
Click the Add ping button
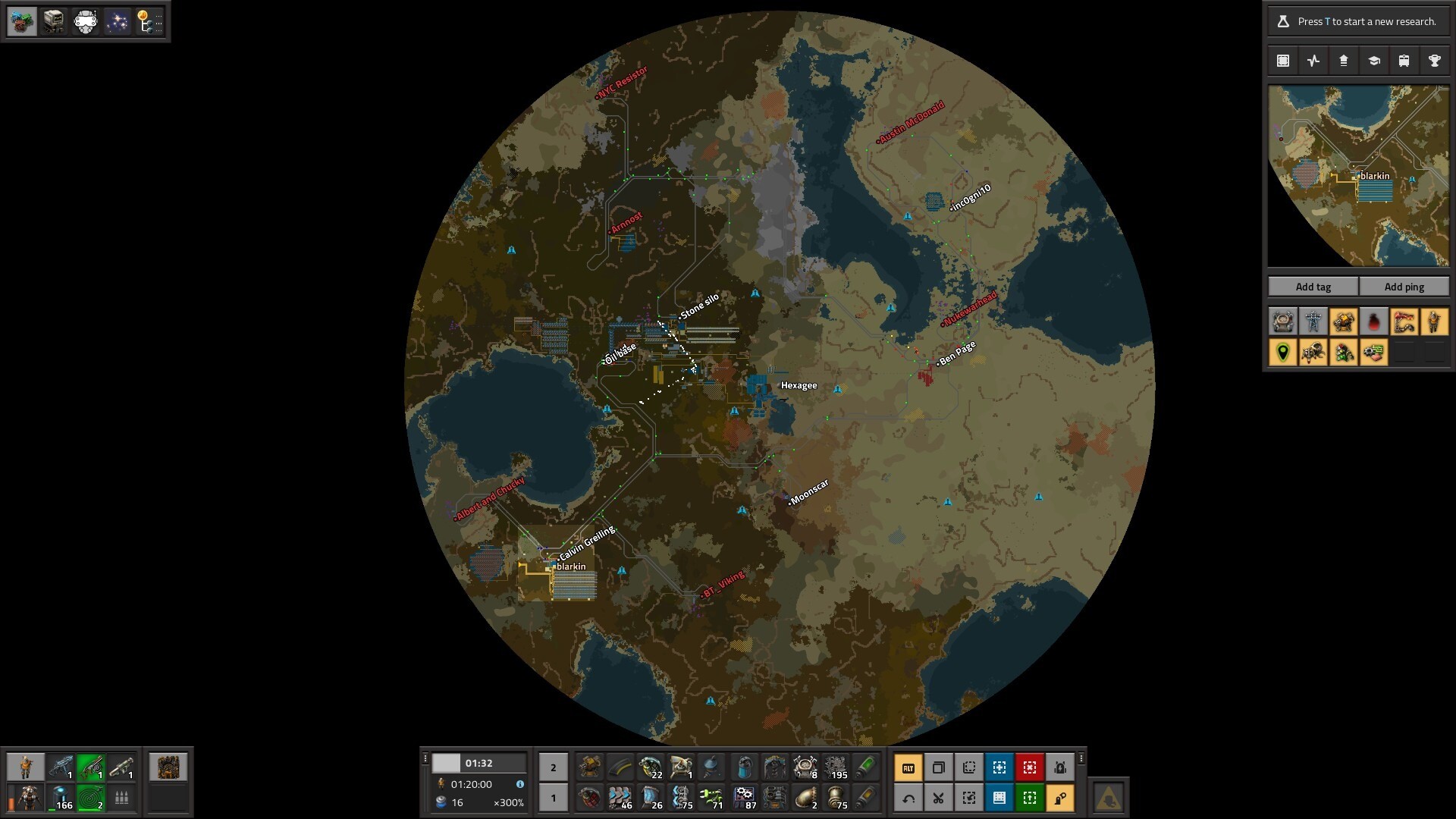click(1404, 287)
